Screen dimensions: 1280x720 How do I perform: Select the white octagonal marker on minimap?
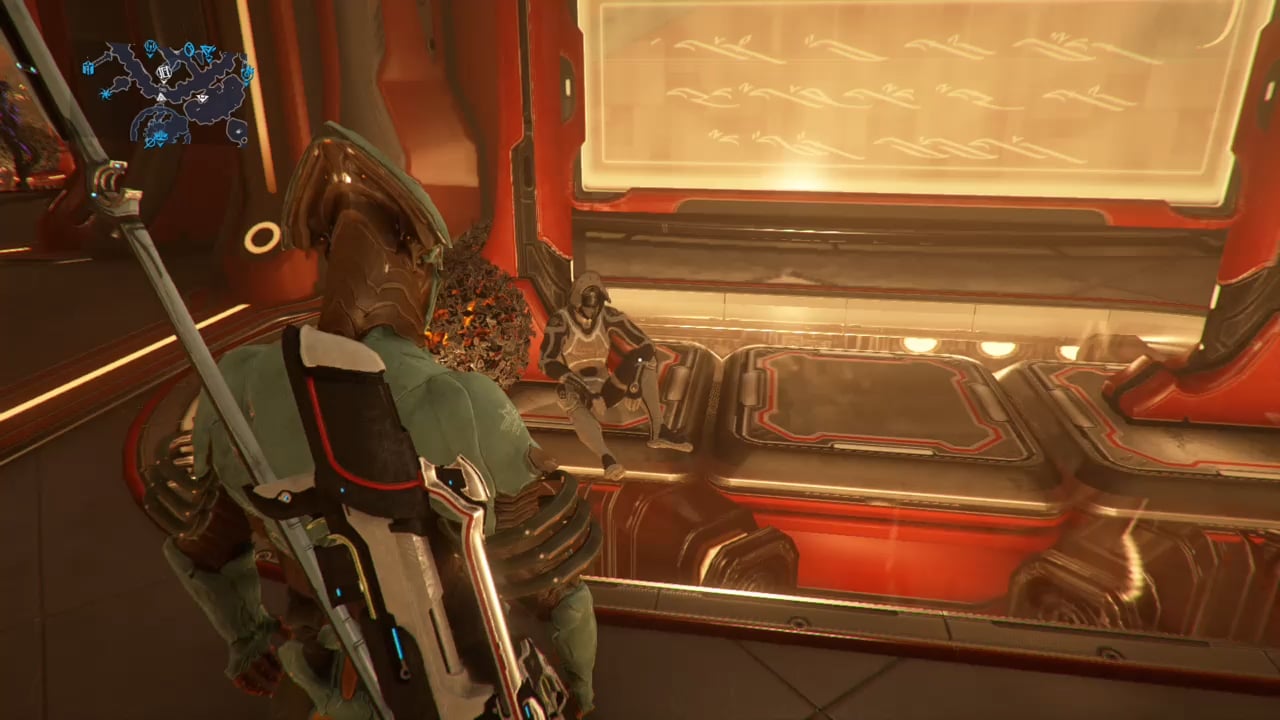(162, 72)
